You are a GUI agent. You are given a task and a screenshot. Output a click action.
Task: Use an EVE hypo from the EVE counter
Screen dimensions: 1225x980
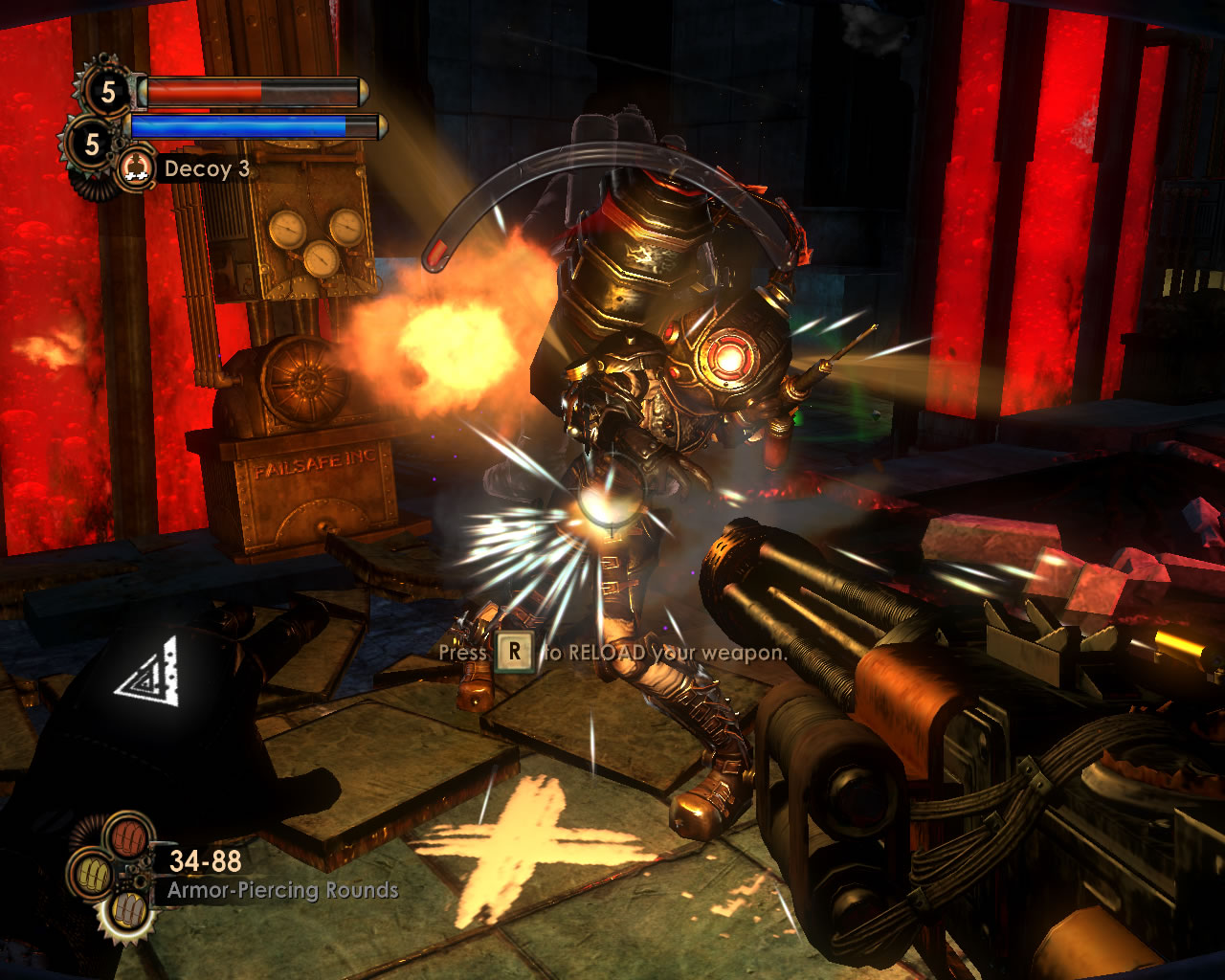pos(92,144)
